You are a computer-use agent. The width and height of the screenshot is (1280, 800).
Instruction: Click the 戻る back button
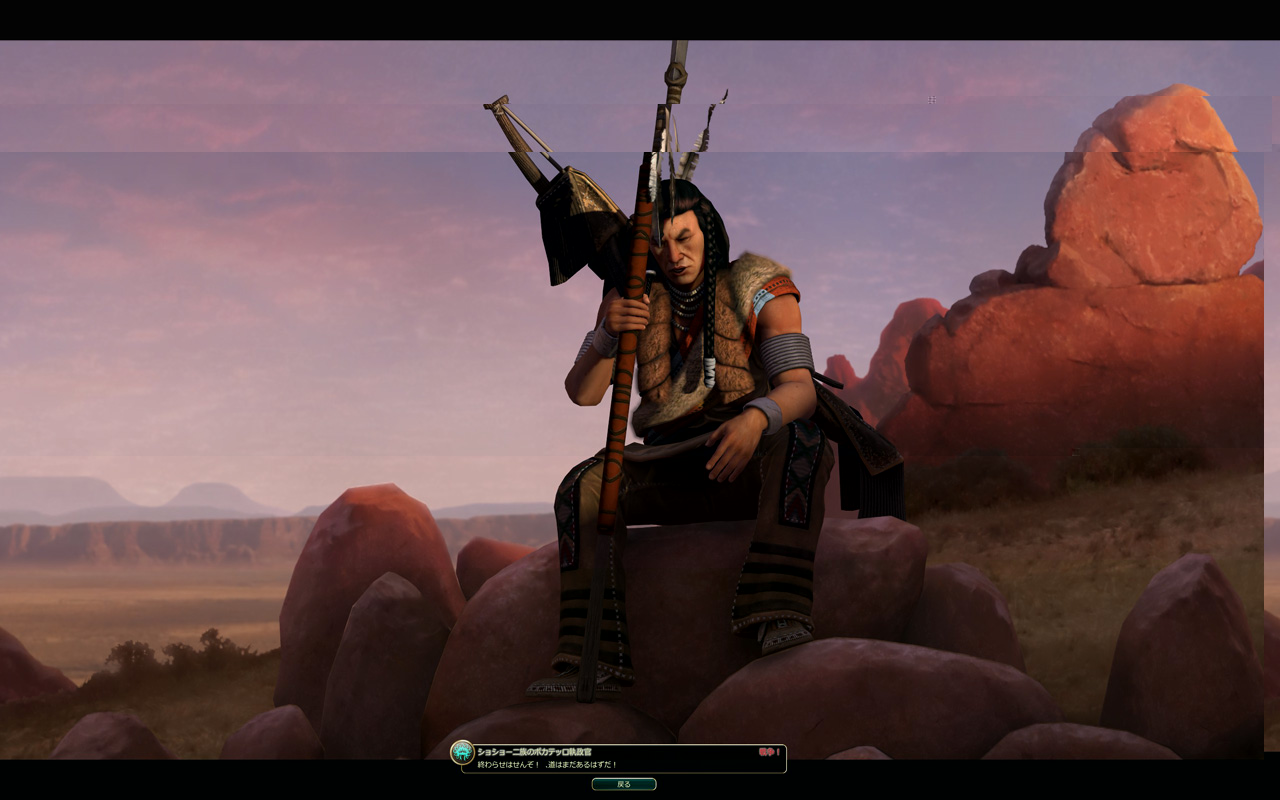coord(623,784)
